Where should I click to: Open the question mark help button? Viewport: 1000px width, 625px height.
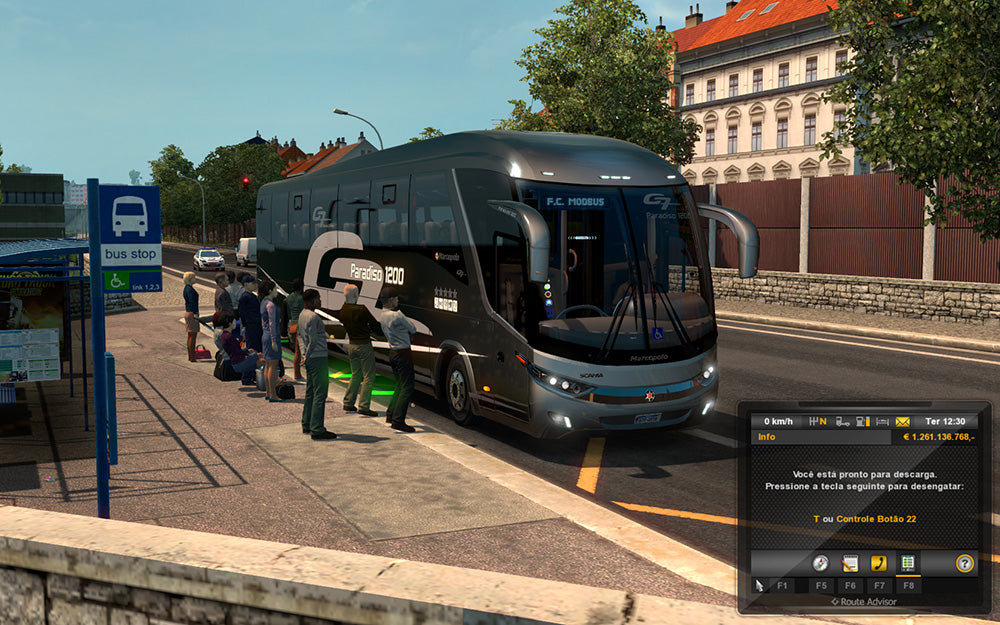(964, 563)
